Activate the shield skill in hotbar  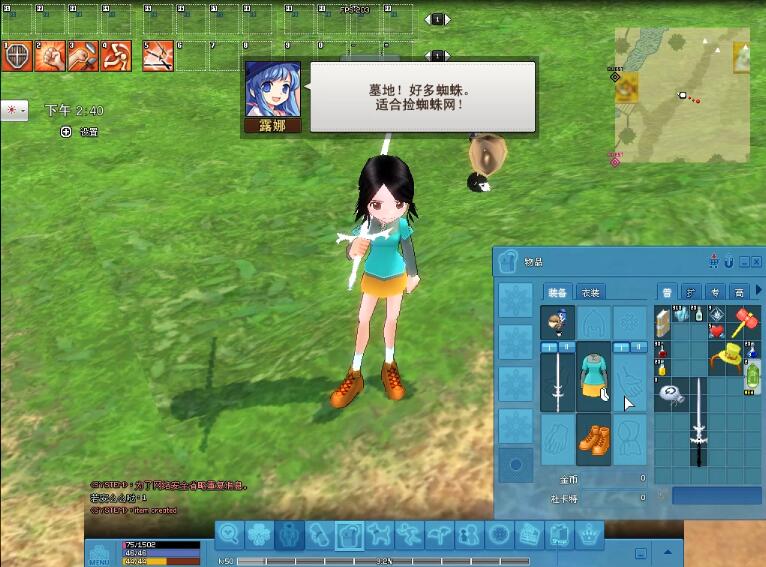tap(16, 56)
